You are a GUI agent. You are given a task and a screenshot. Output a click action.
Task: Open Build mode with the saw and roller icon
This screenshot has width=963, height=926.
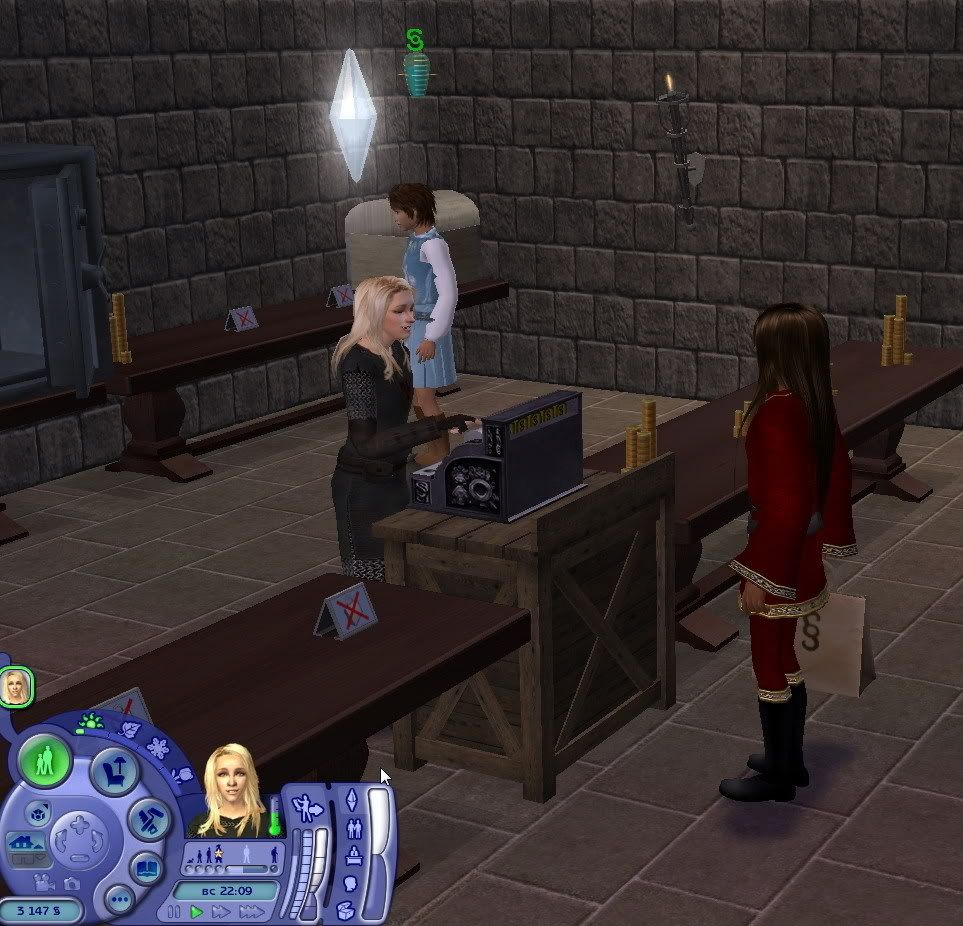148,819
